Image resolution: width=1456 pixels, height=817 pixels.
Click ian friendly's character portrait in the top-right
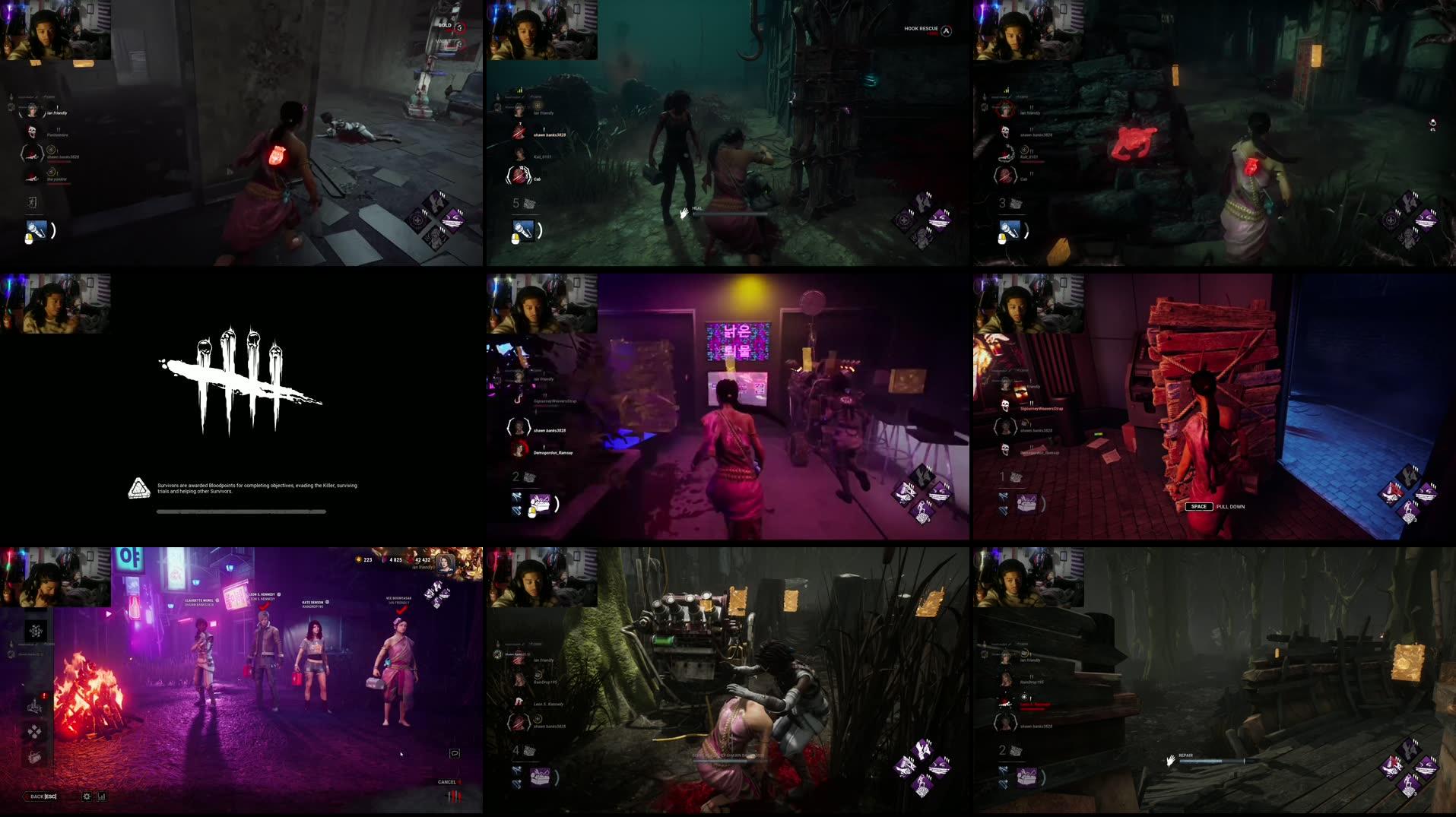point(446,563)
